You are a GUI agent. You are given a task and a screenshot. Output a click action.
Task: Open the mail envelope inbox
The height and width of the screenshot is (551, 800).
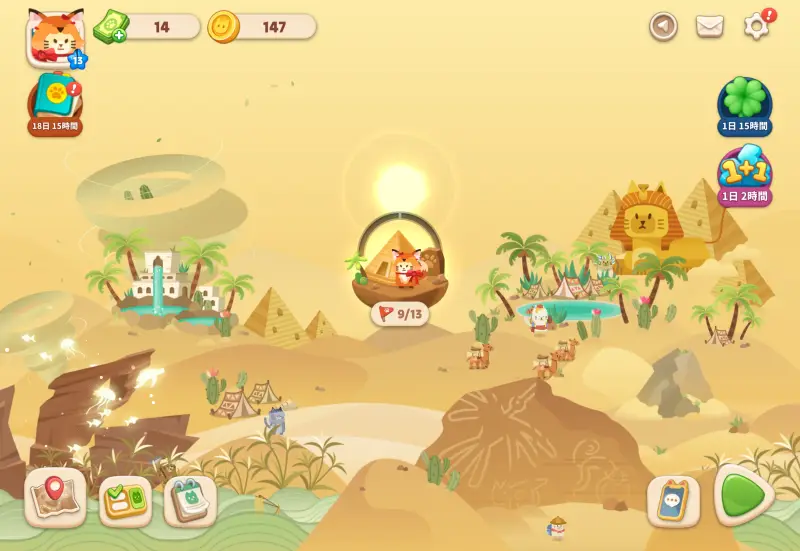point(710,26)
